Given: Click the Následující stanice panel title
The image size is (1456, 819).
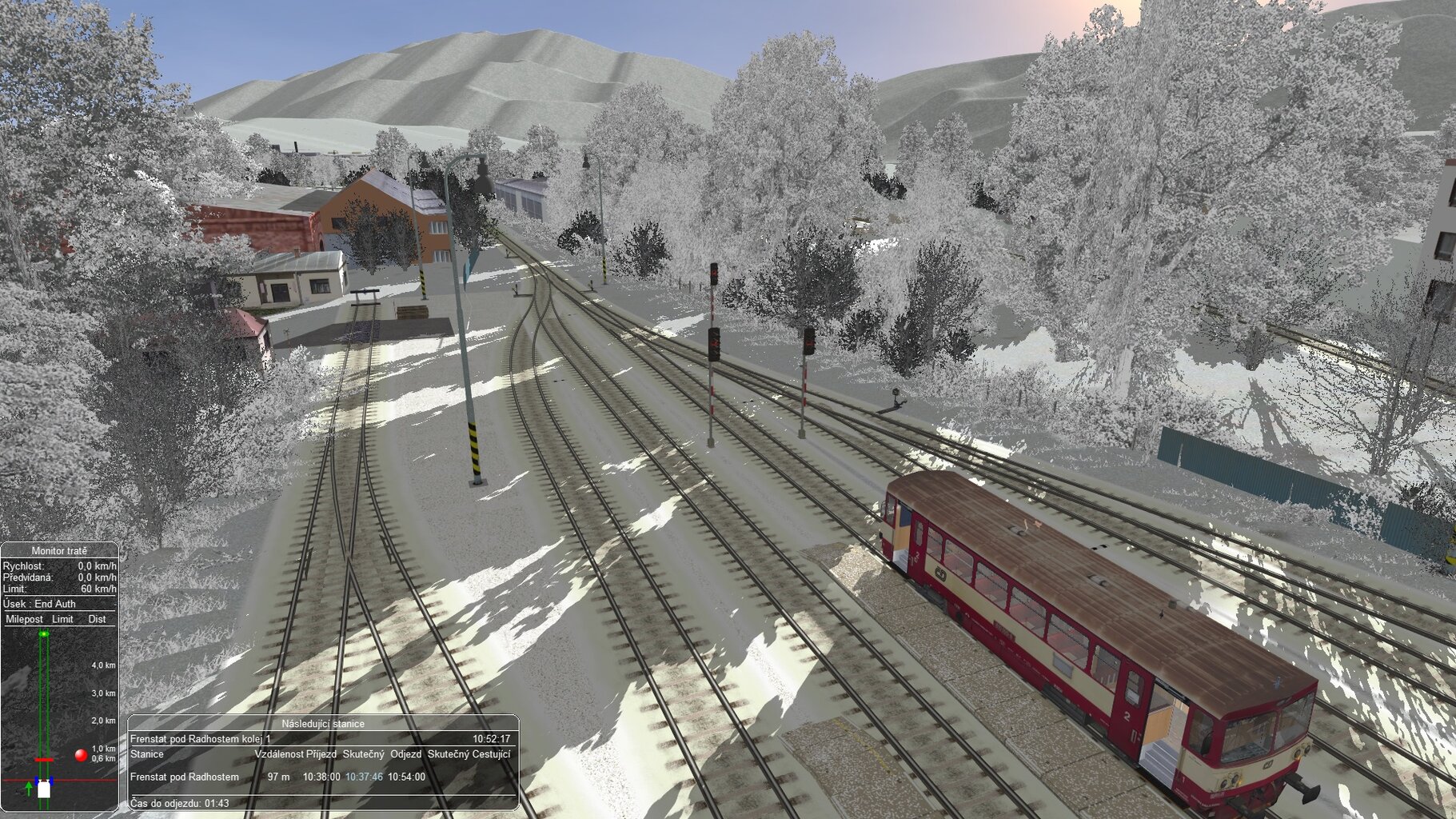Looking at the screenshot, I should click(322, 724).
